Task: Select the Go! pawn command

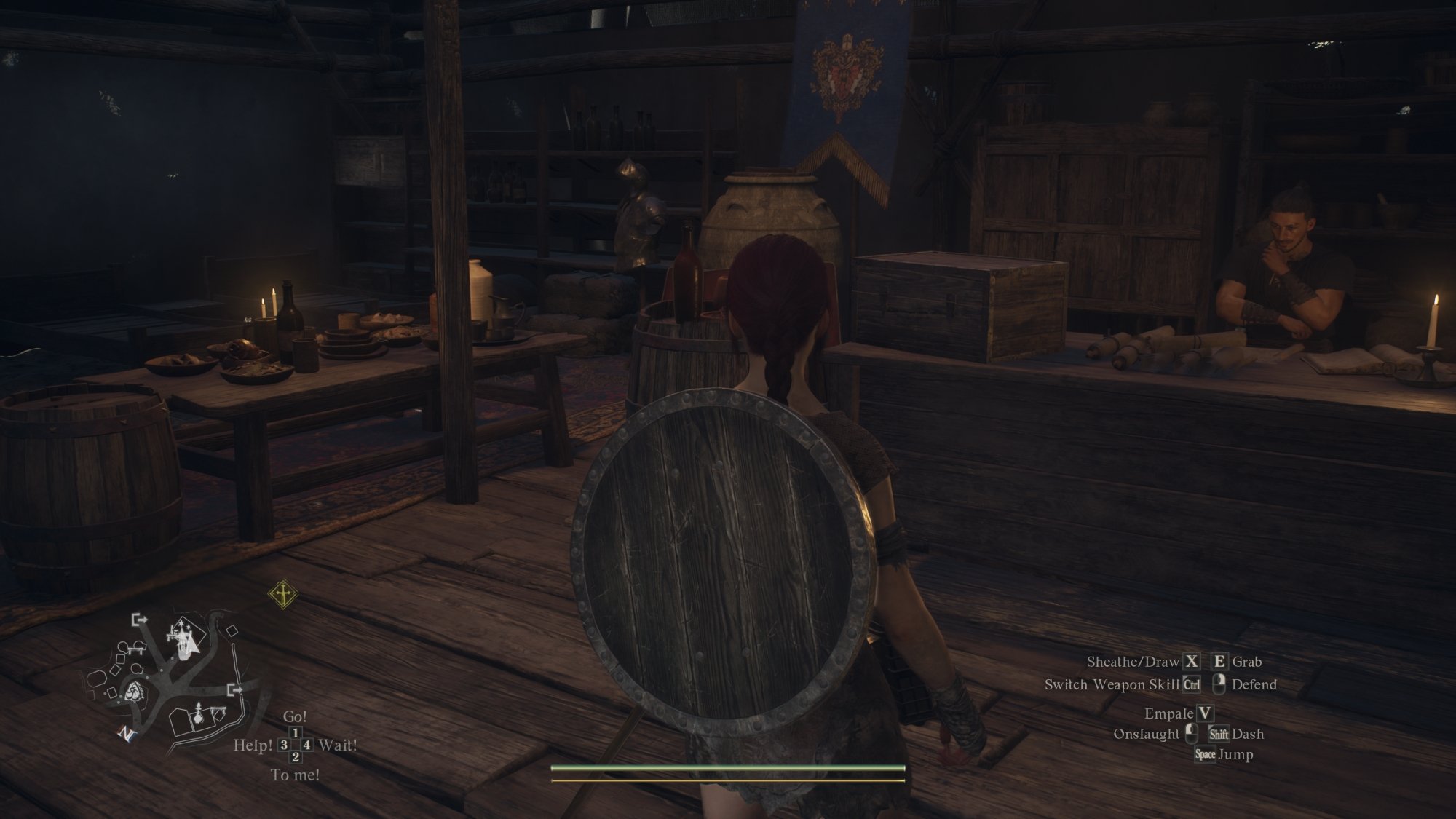Action: (x=296, y=716)
